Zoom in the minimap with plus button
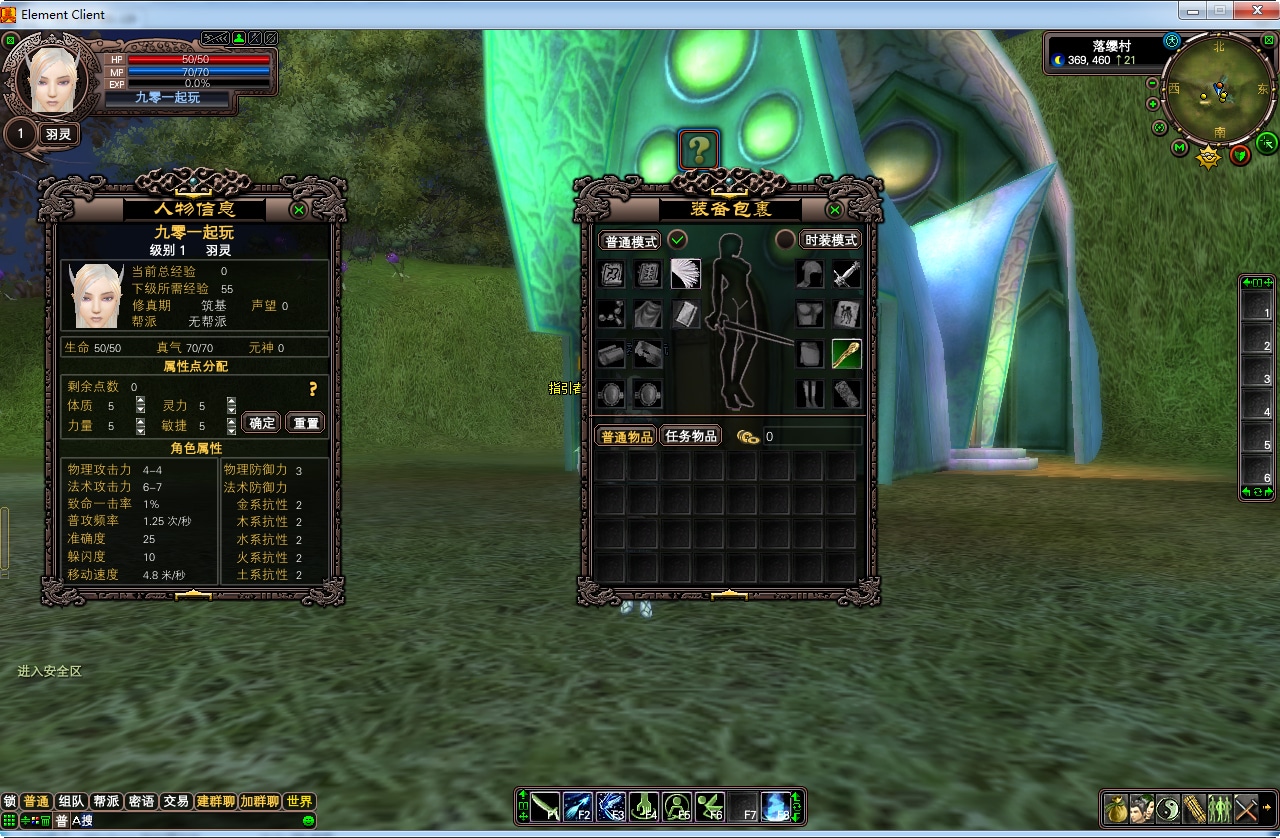 pos(1153,104)
